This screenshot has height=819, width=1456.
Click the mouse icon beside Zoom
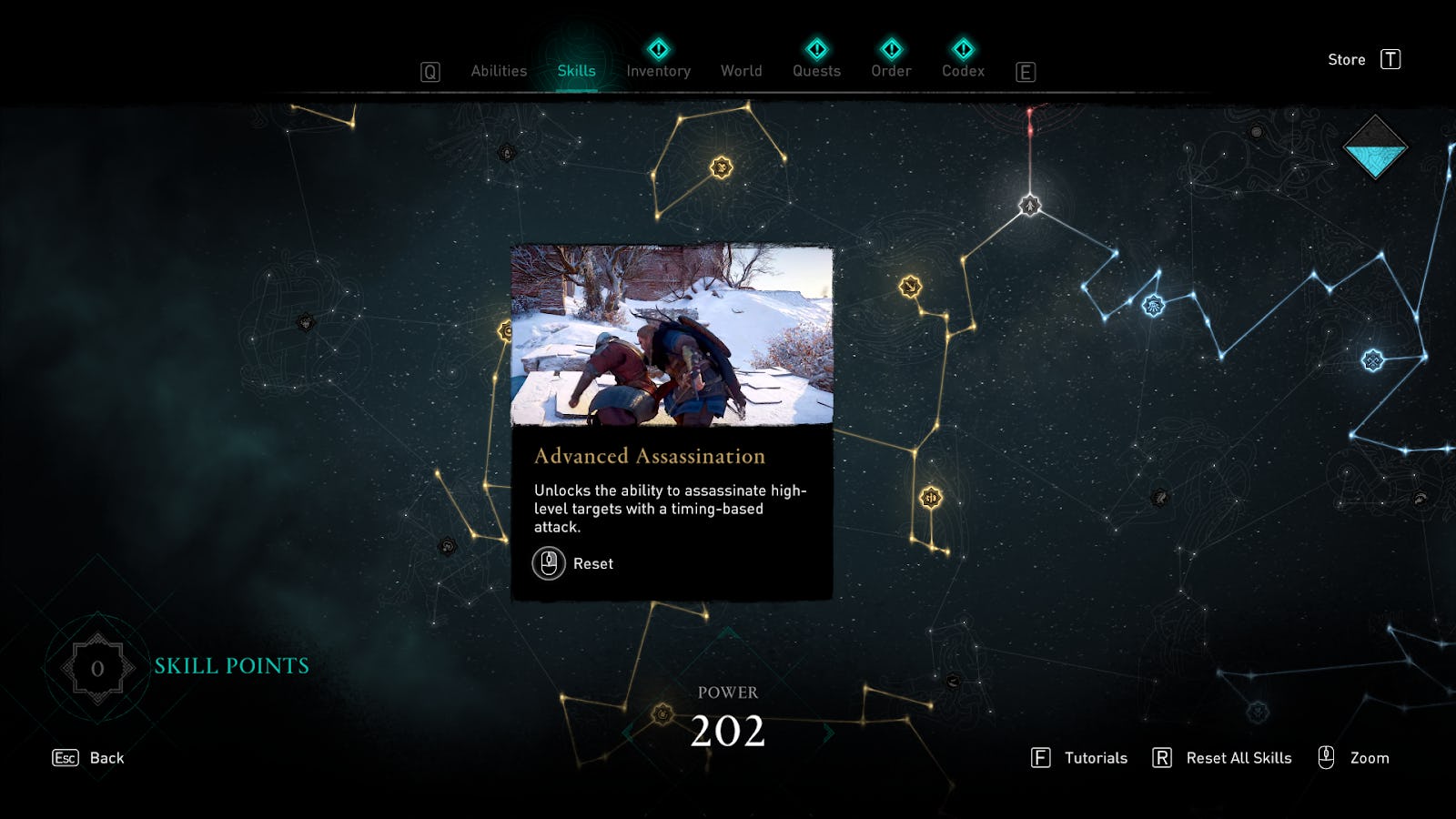1327,757
